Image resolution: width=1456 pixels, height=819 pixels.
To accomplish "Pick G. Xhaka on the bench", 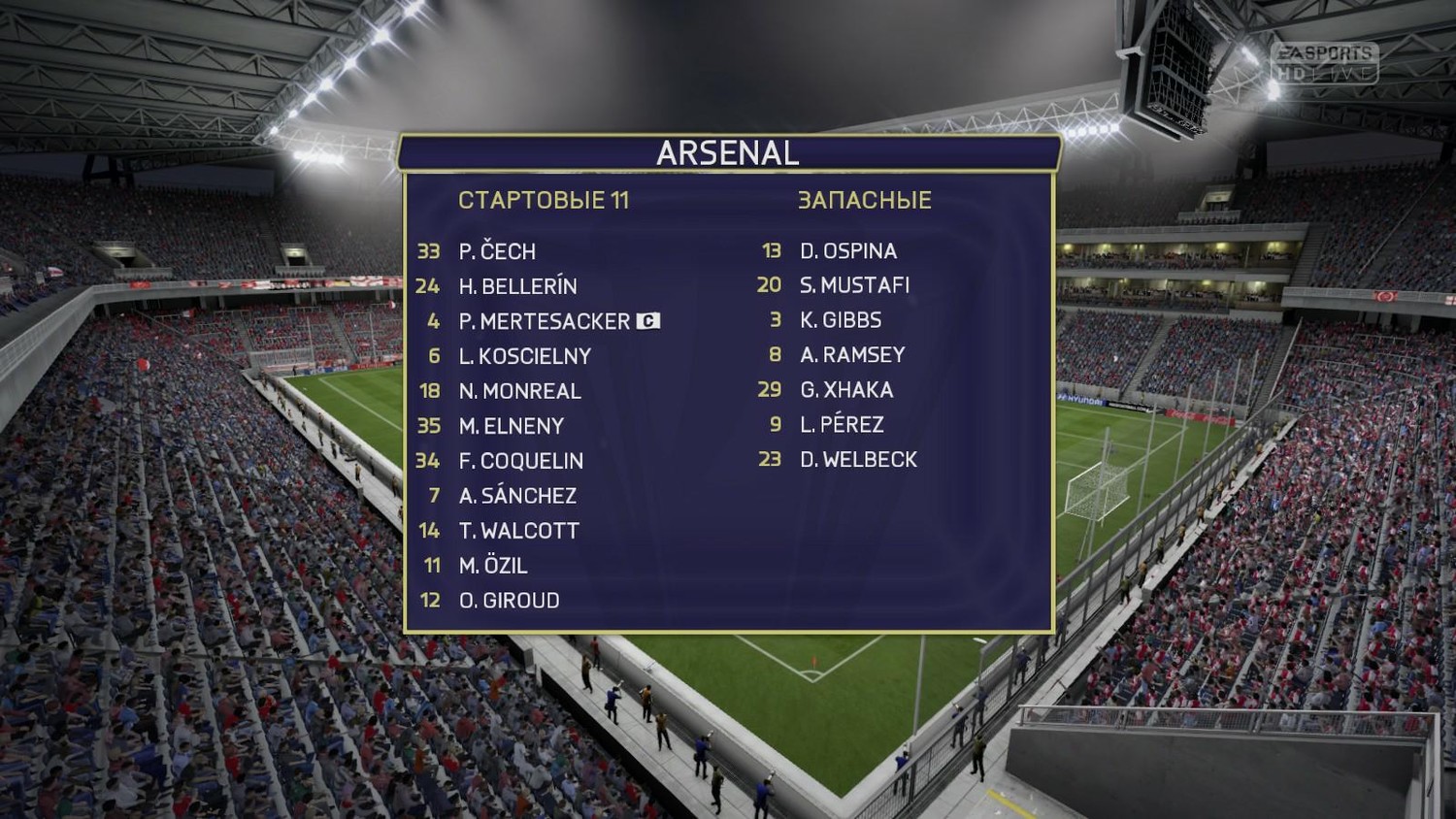I will 846,390.
